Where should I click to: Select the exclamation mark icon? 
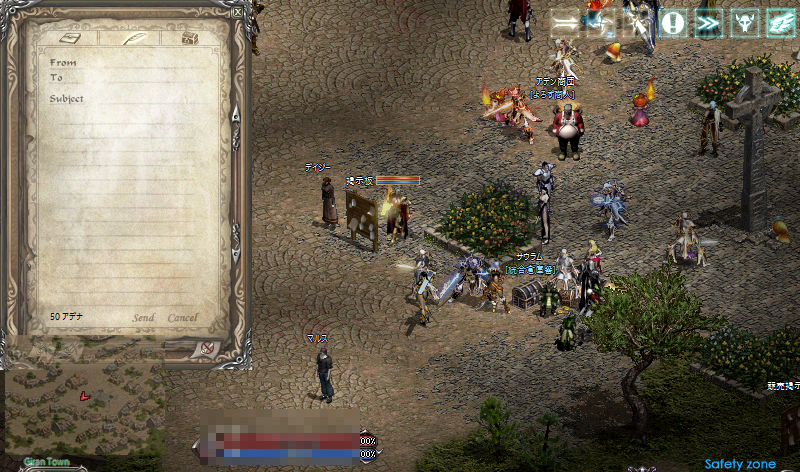tap(674, 22)
